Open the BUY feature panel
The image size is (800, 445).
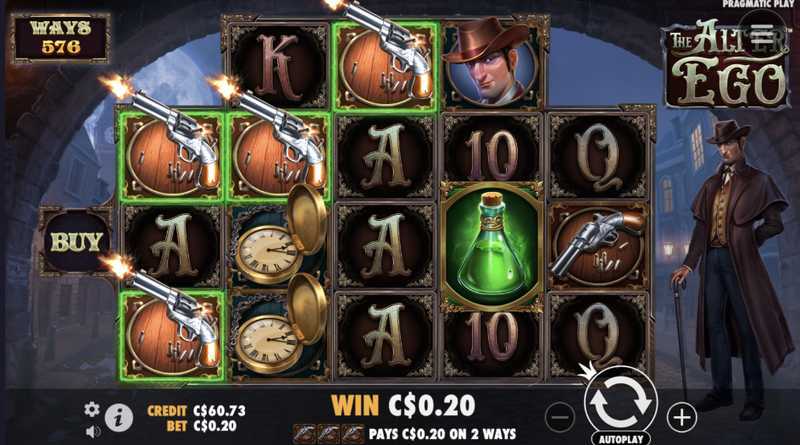tap(76, 241)
